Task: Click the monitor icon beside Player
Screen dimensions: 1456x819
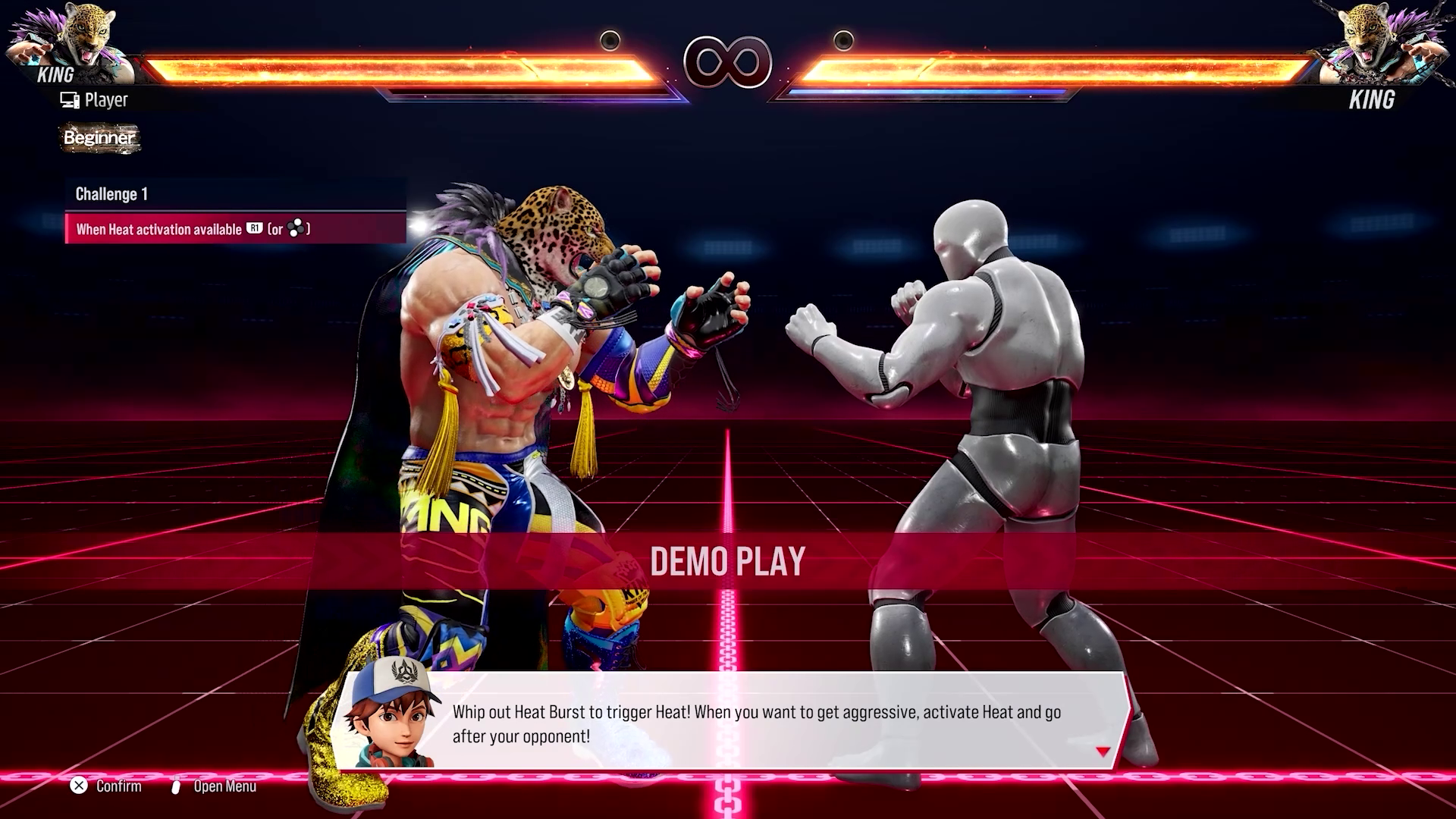Action: click(70, 99)
